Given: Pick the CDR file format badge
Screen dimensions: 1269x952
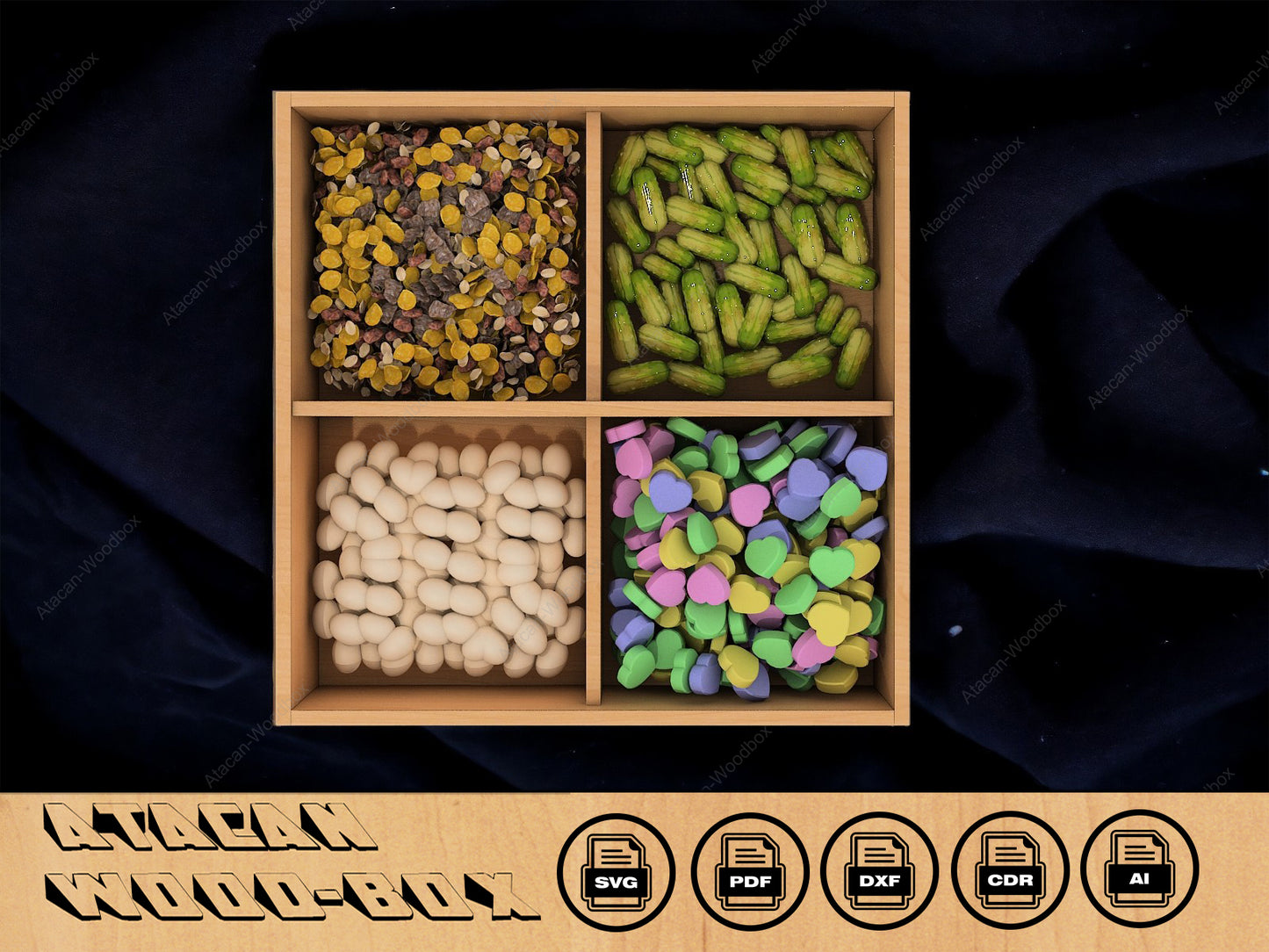Looking at the screenshot, I should (1010, 871).
